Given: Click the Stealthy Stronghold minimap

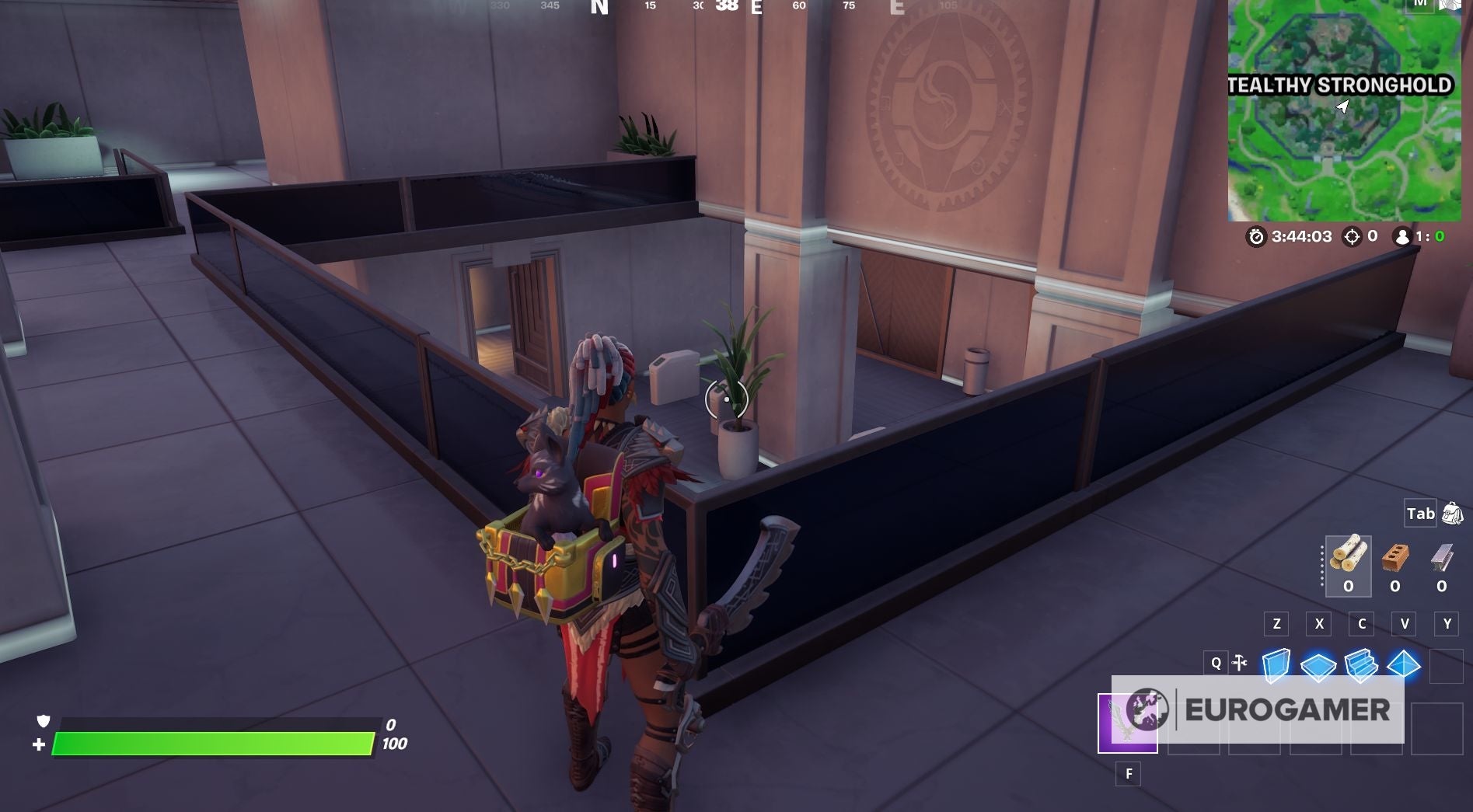Looking at the screenshot, I should tap(1353, 117).
